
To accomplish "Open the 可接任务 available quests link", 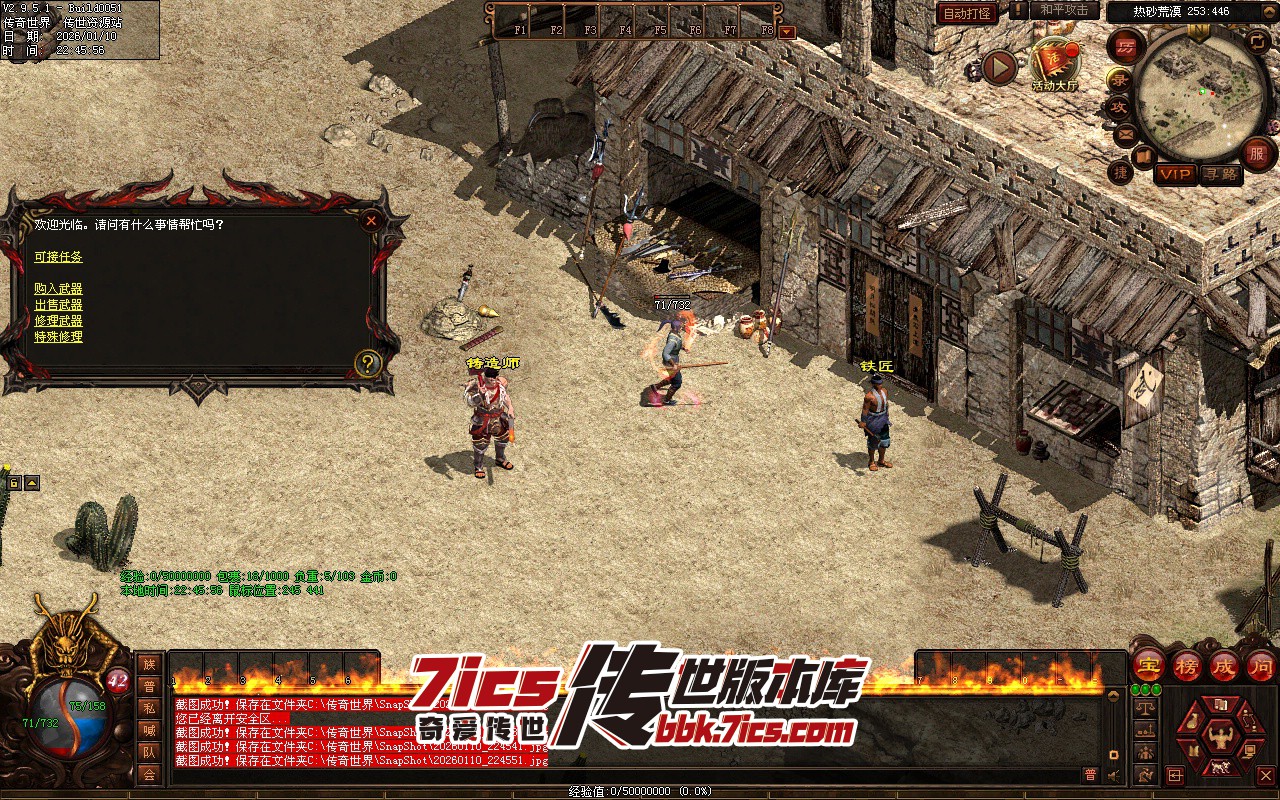I will point(58,257).
